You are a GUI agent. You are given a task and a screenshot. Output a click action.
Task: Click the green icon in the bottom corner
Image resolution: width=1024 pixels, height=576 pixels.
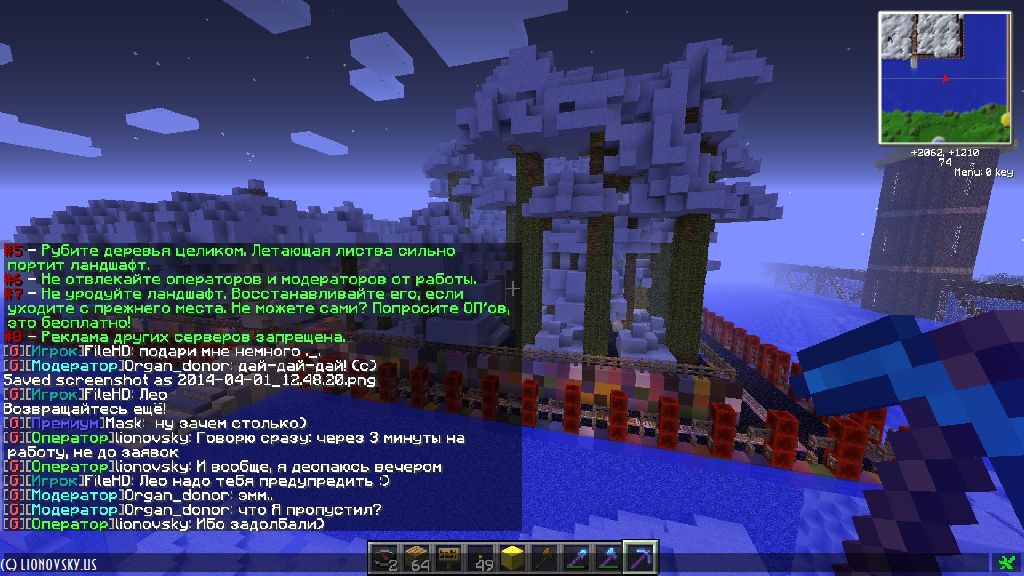[x=1006, y=563]
